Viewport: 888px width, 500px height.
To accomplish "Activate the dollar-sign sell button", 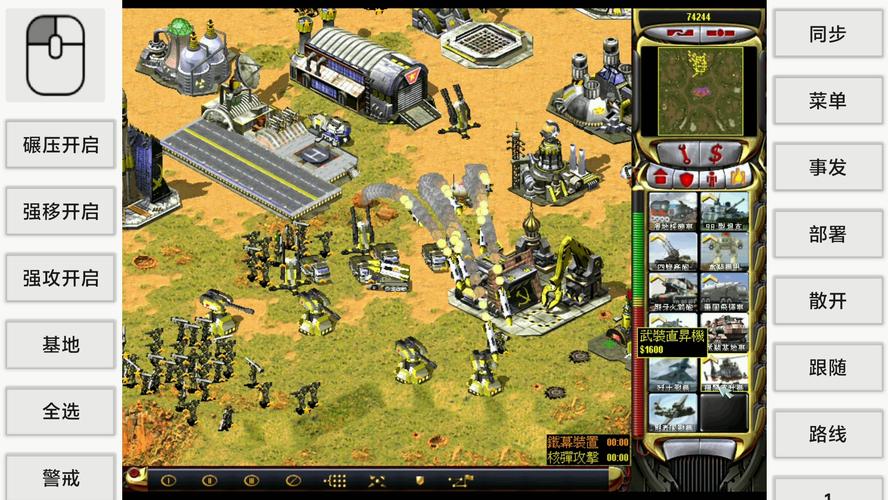I will click(x=717, y=154).
